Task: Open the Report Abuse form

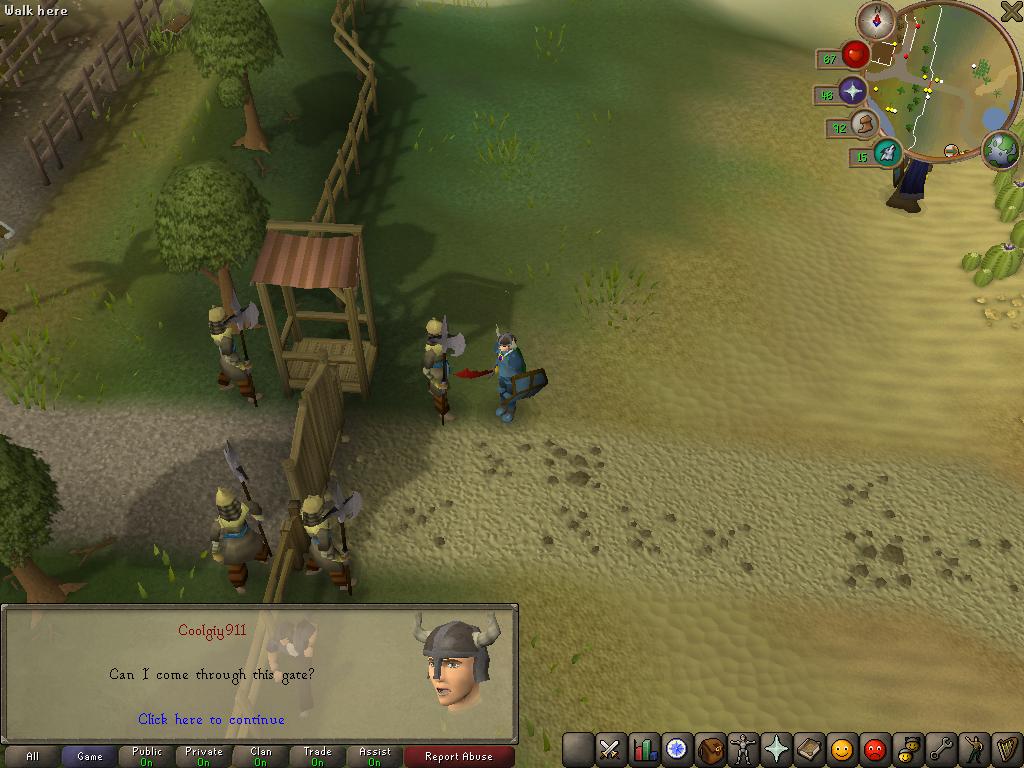Action: tap(459, 757)
